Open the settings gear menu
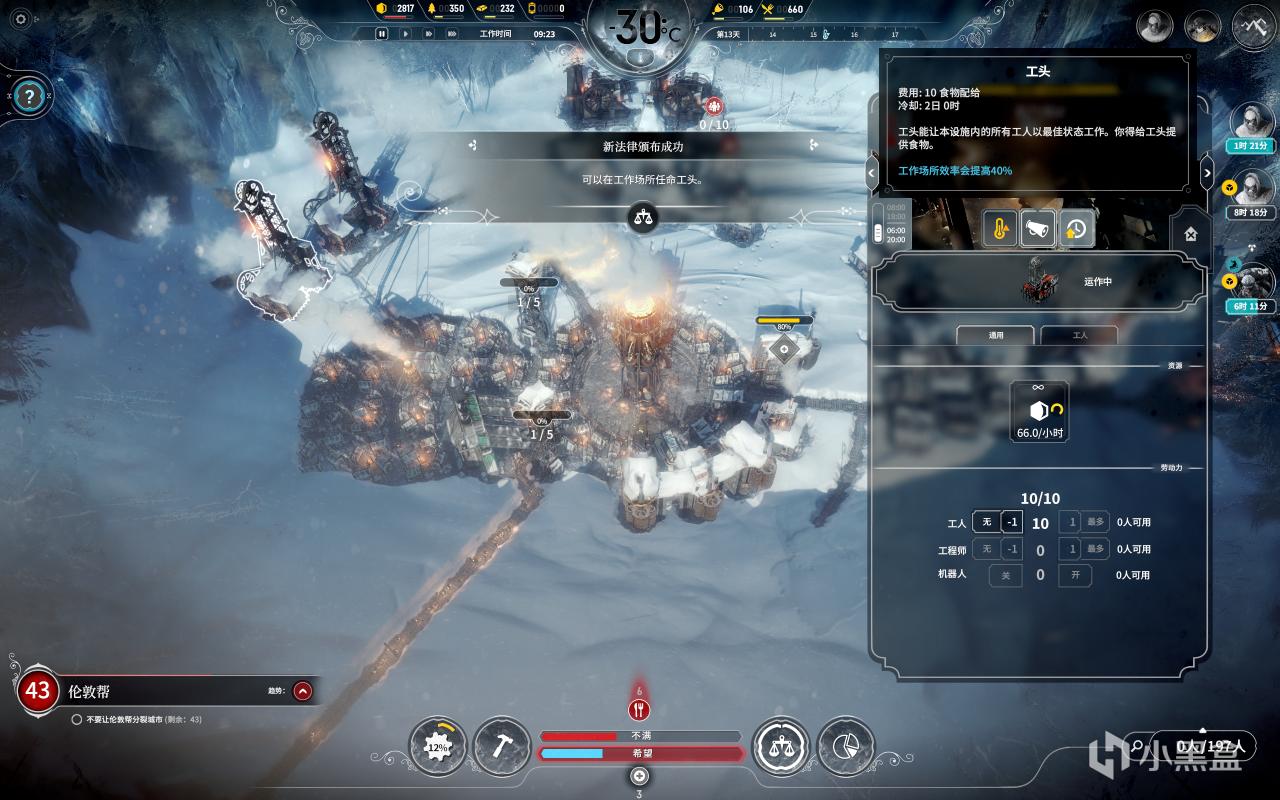Viewport: 1280px width, 800px height. pos(19,19)
